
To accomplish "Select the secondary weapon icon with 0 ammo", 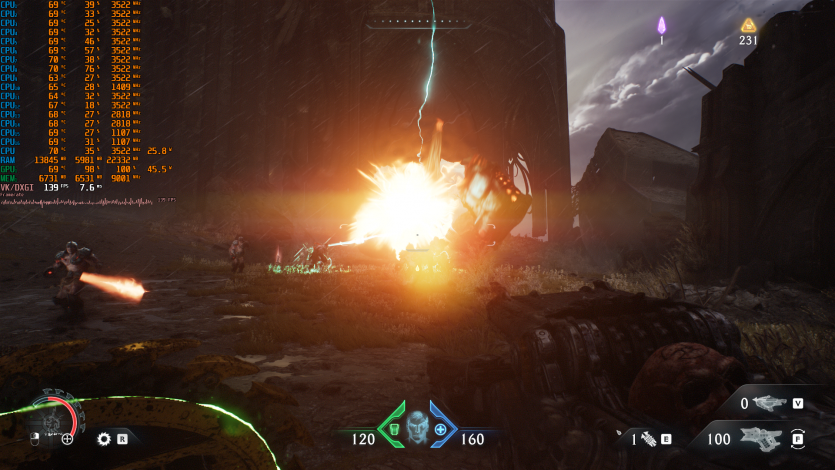I will [769, 403].
